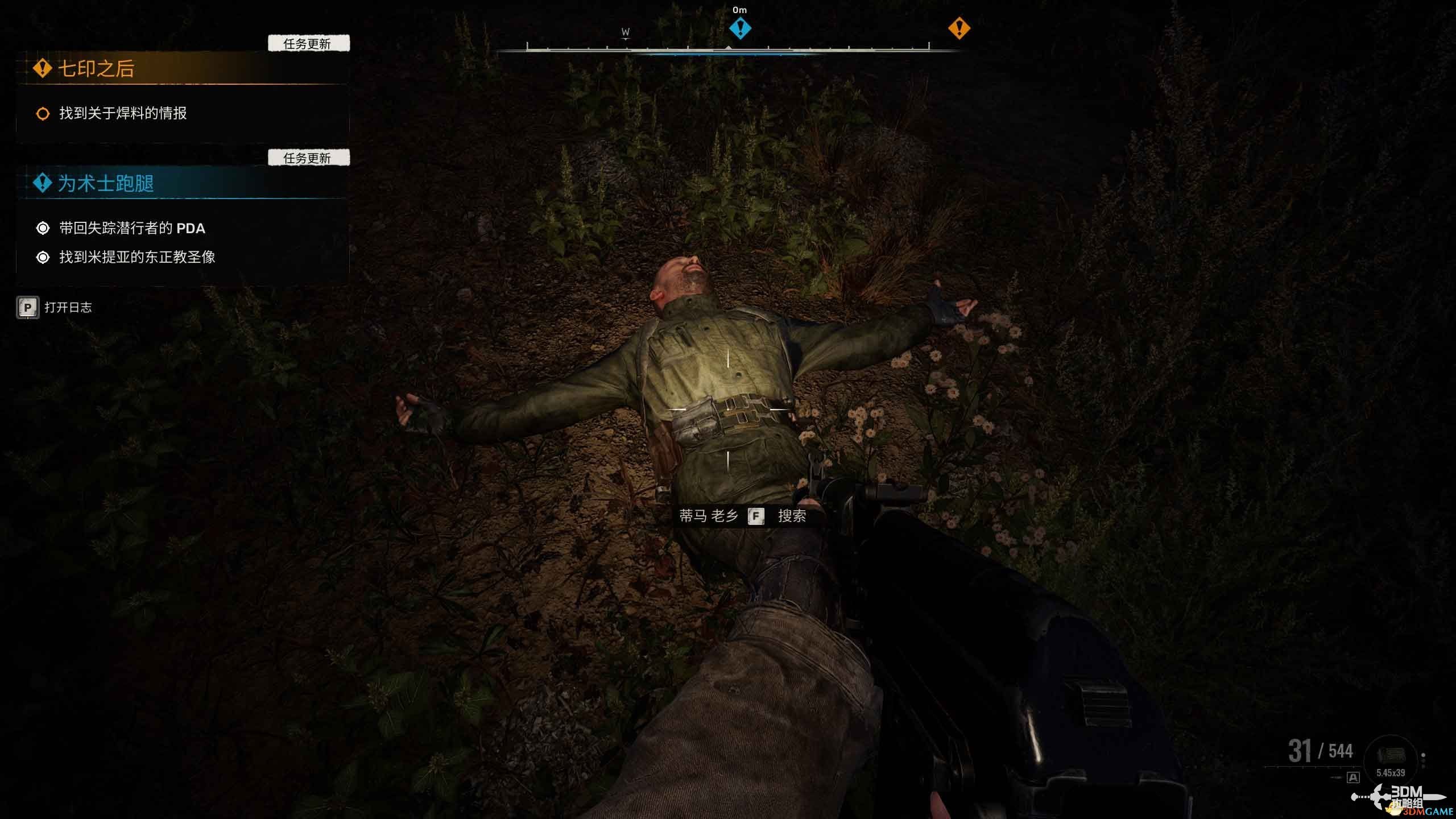Image resolution: width=1456 pixels, height=819 pixels.
Task: Select the 七印之后 quest header
Action: tap(96, 69)
